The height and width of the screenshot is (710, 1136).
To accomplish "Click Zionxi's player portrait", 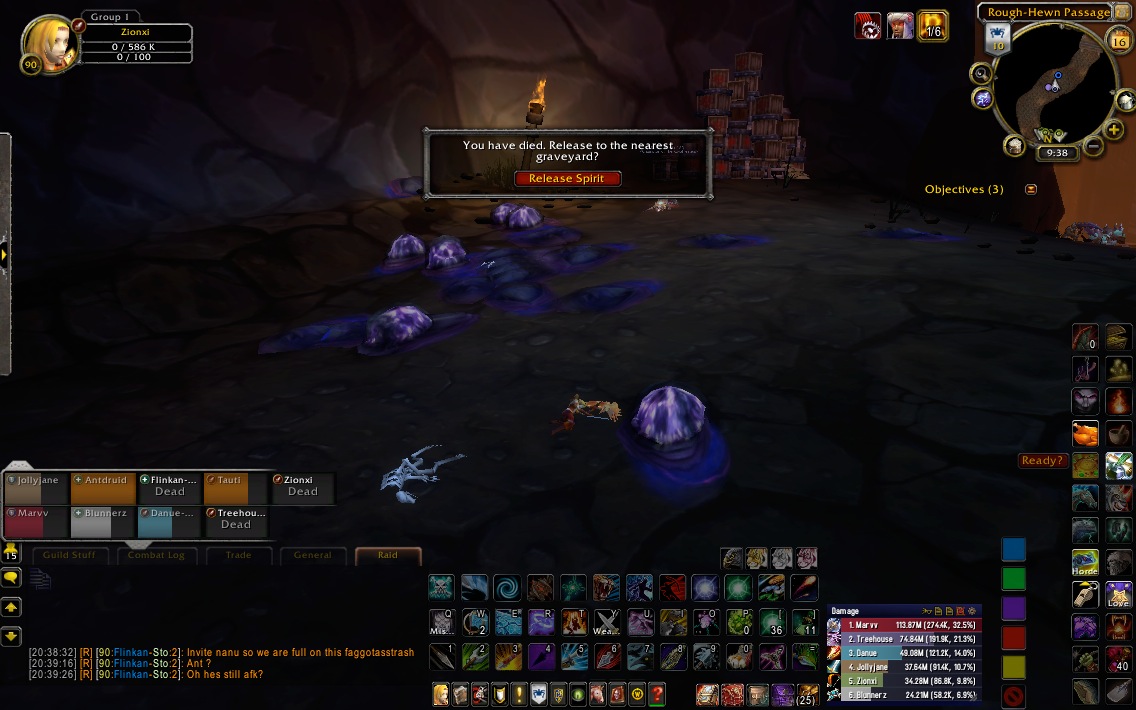I will pyautogui.click(x=45, y=44).
